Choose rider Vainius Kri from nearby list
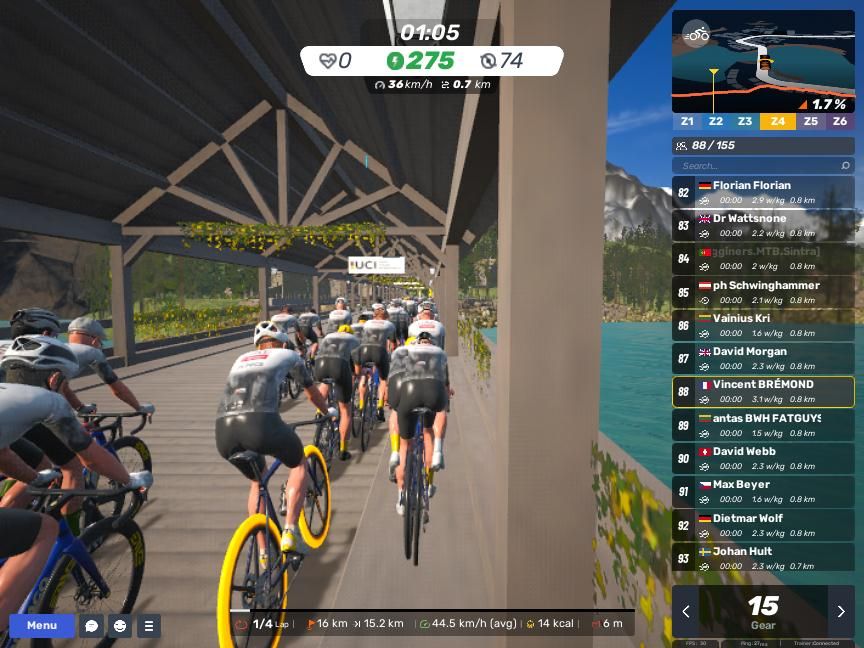864x648 pixels. [x=763, y=325]
